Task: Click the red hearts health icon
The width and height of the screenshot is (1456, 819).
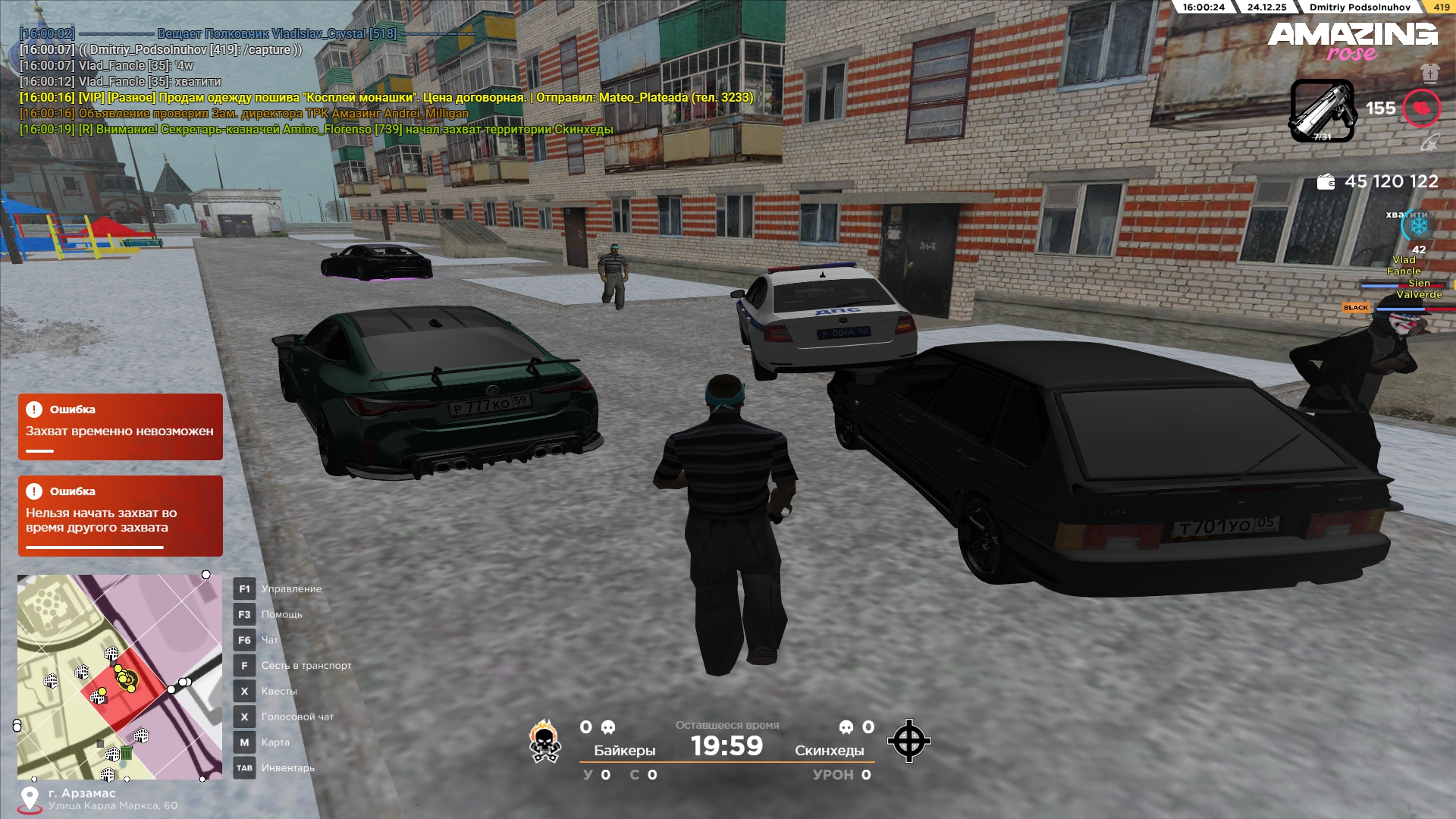Action: [1421, 108]
